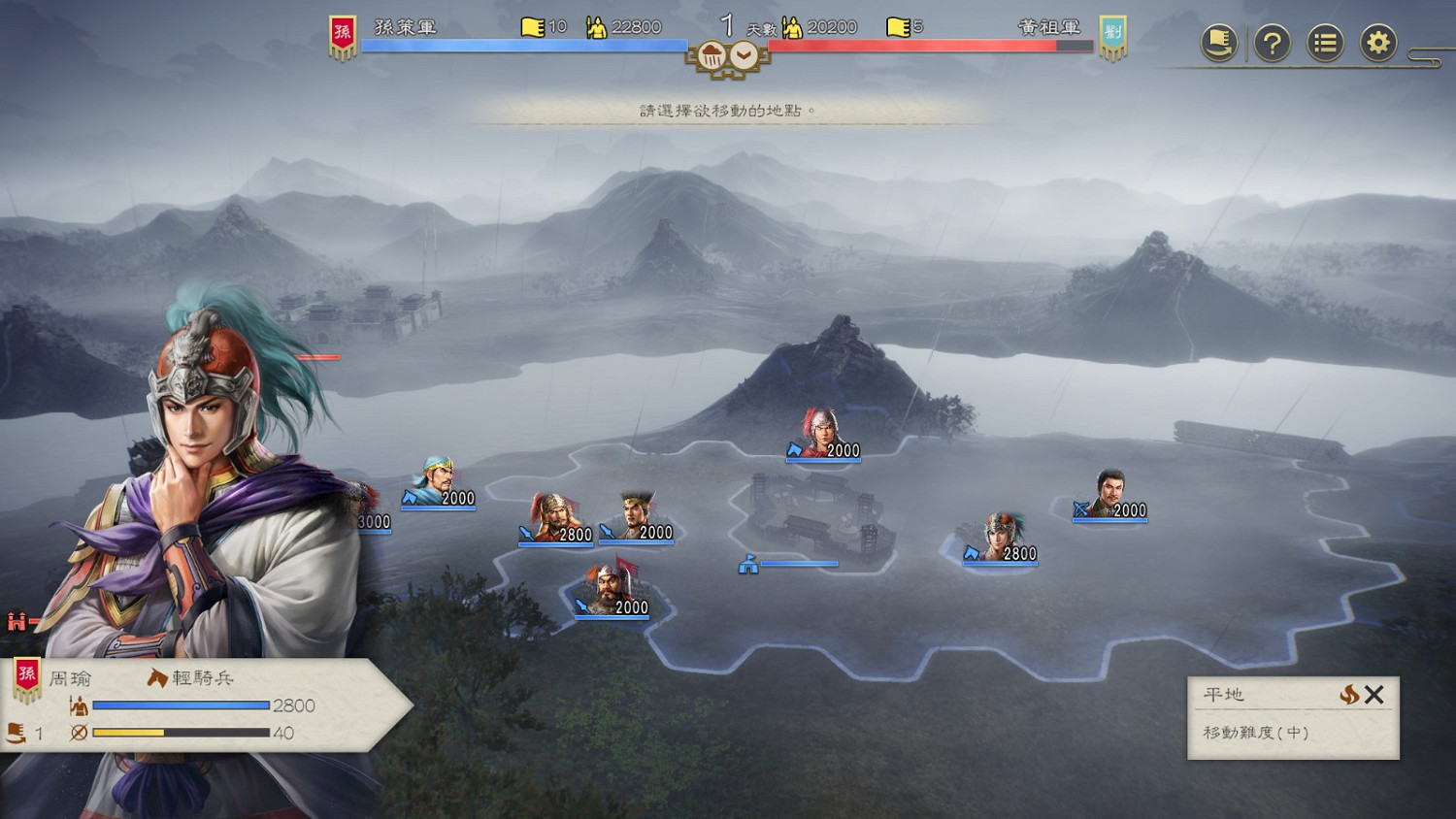Select the bare-headed dark-haired officer's 2000 unit
The width and height of the screenshot is (1456, 819).
(x=1109, y=495)
